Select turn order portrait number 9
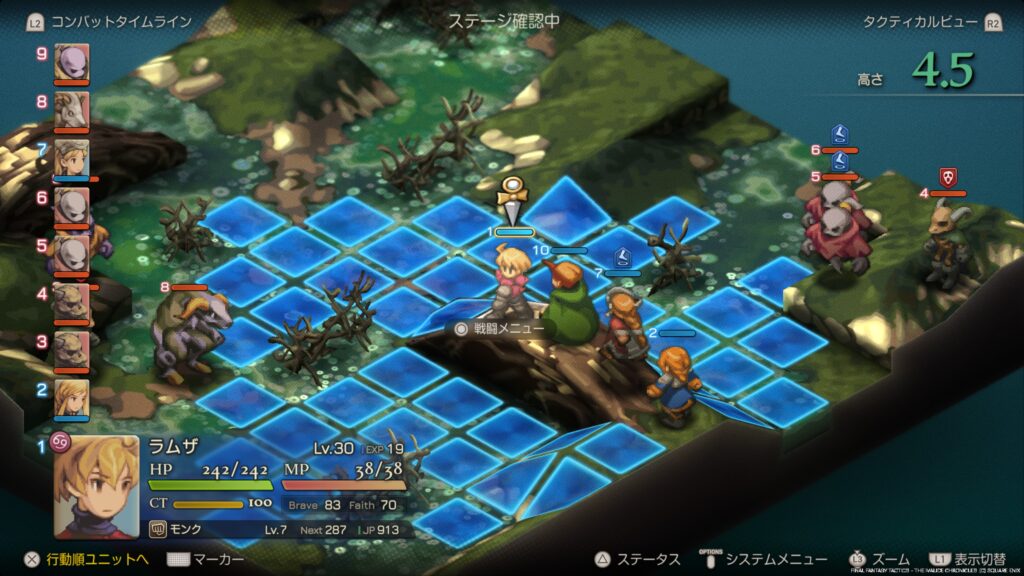Viewport: 1024px width, 576px height. coord(71,62)
